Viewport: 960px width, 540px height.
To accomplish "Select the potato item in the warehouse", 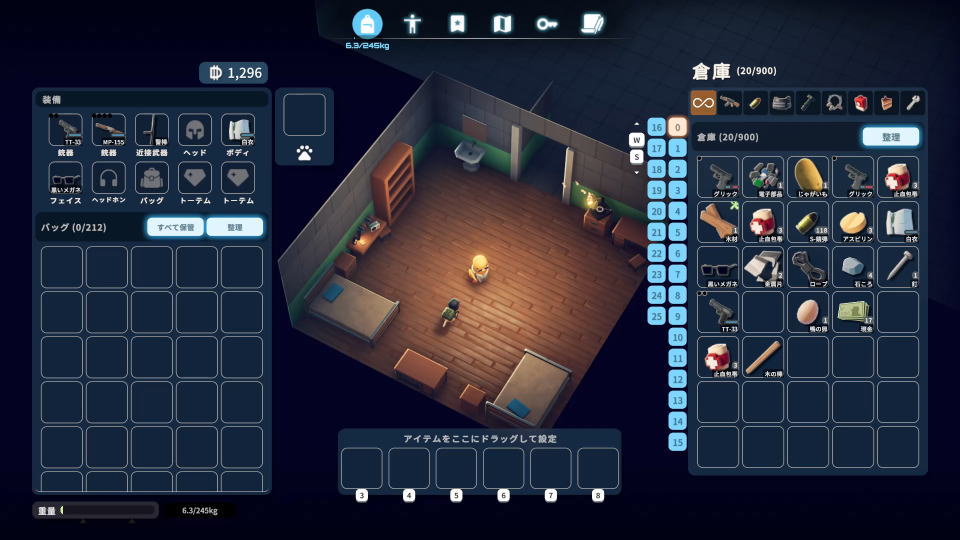I will tap(808, 177).
